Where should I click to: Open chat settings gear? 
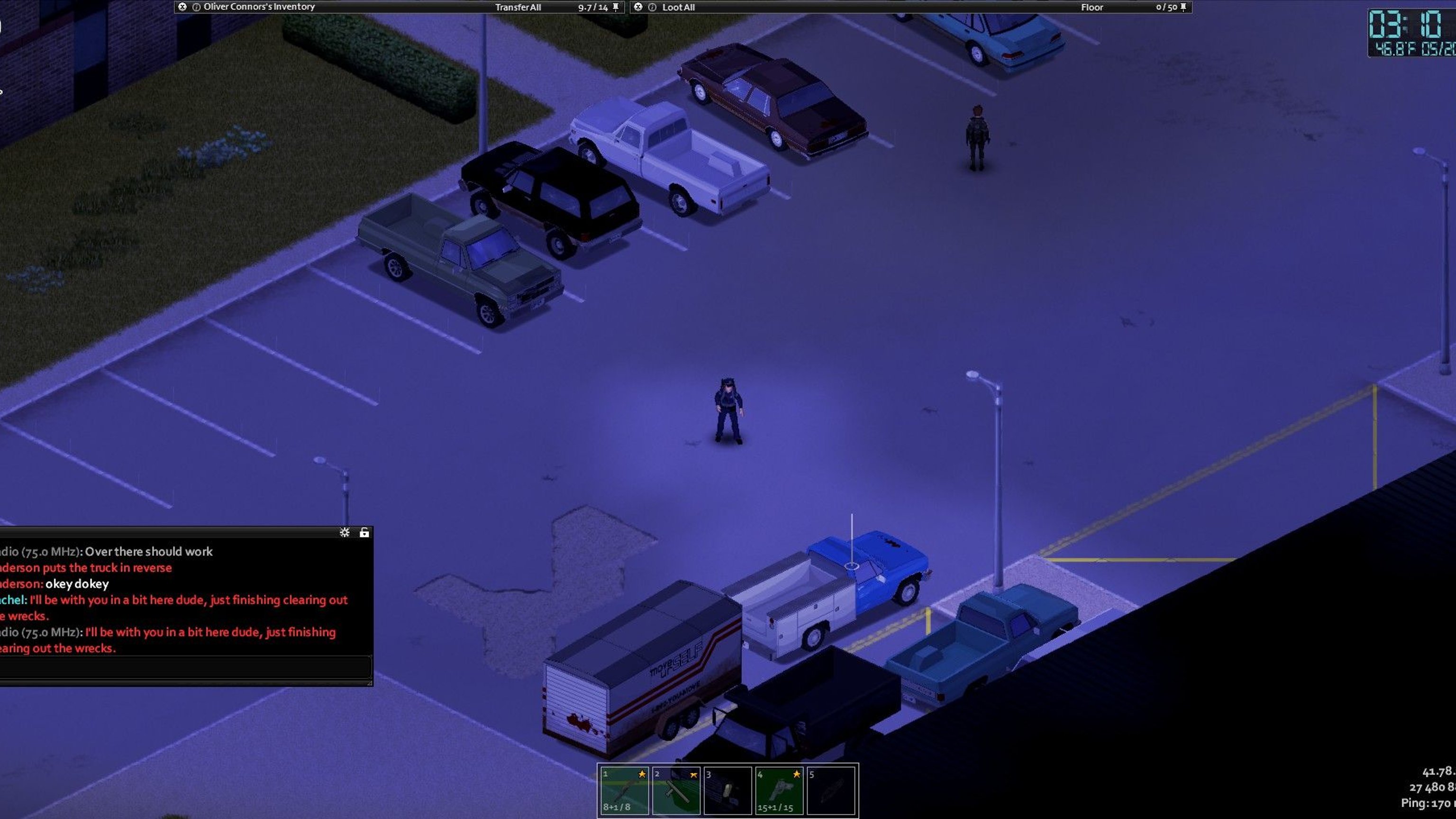(344, 532)
